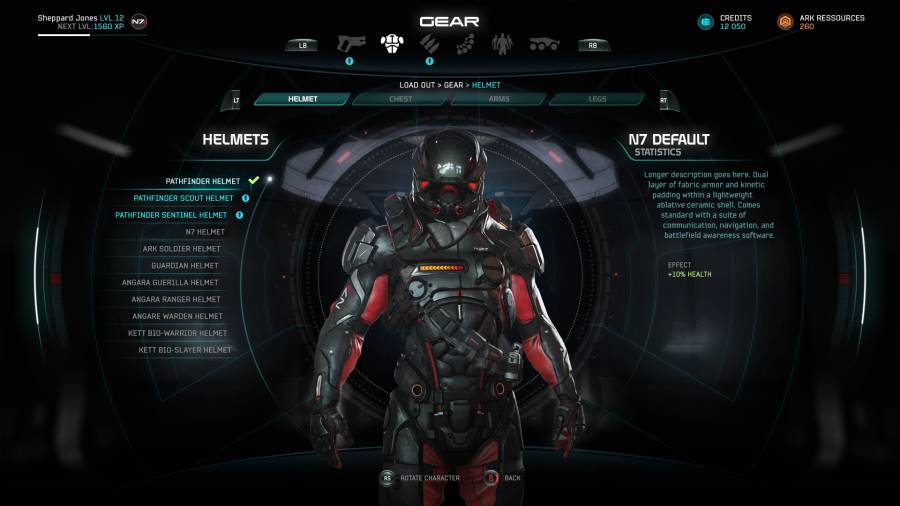Select the Angare Warden Helmet

[176, 316]
